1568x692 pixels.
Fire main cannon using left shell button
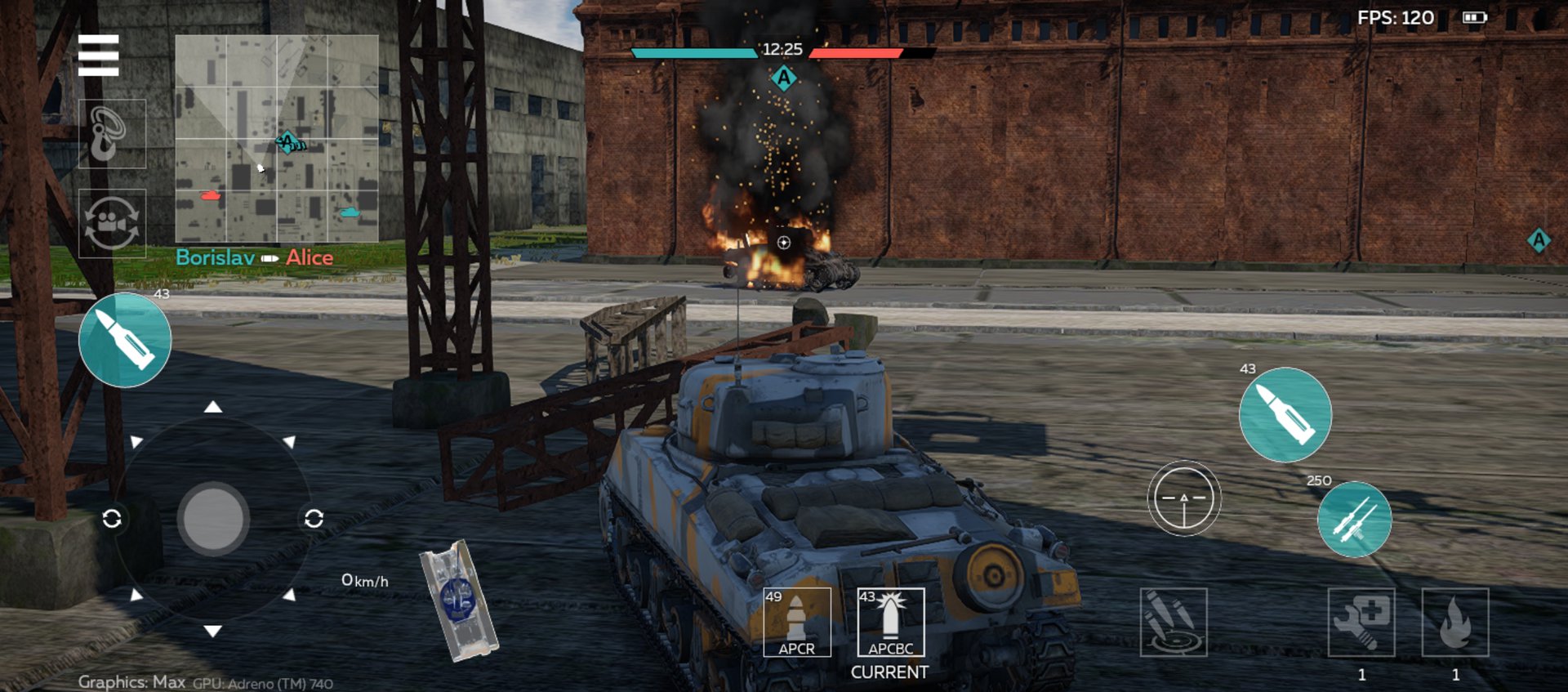125,340
